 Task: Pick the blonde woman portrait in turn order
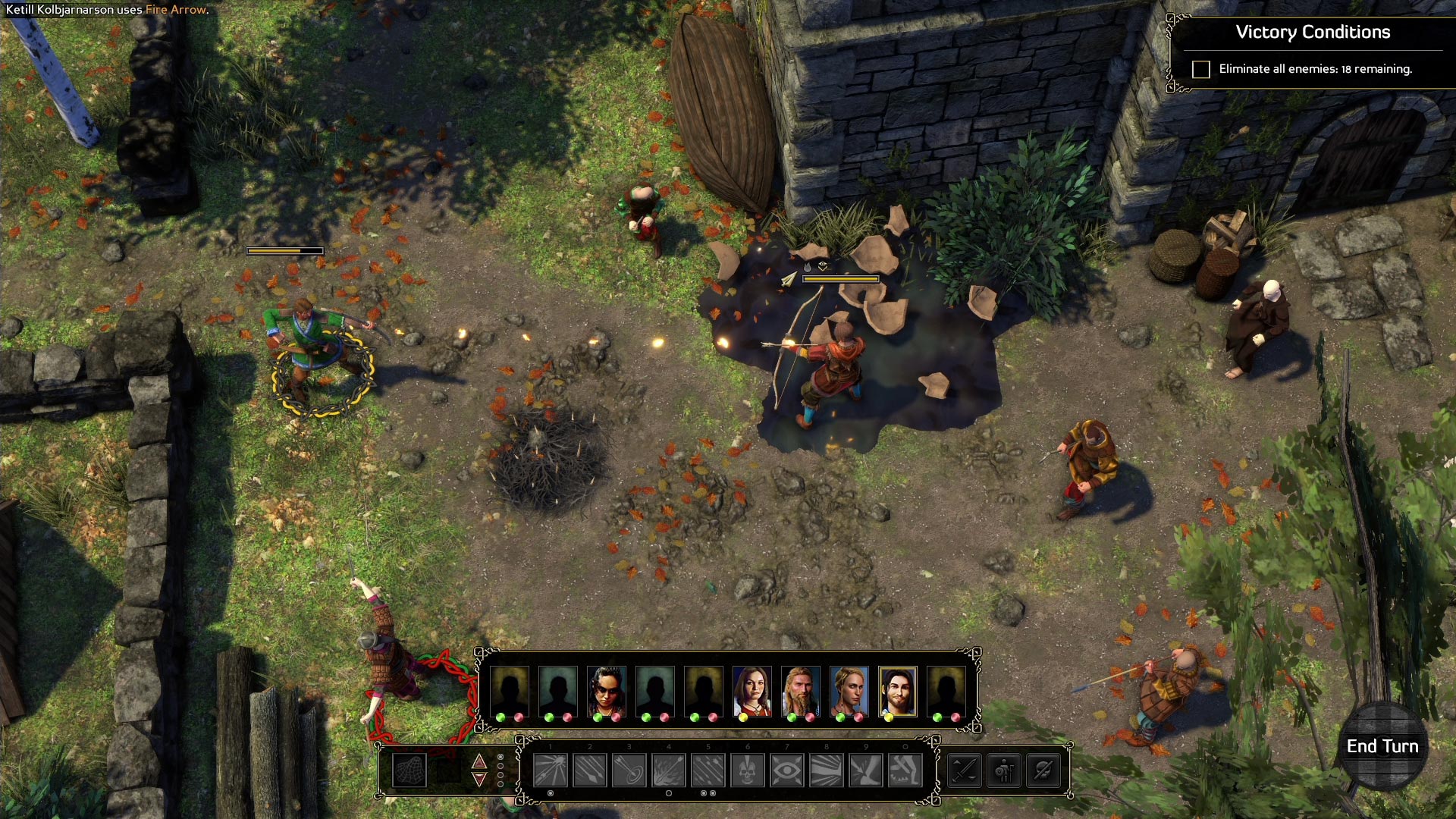pos(849,691)
